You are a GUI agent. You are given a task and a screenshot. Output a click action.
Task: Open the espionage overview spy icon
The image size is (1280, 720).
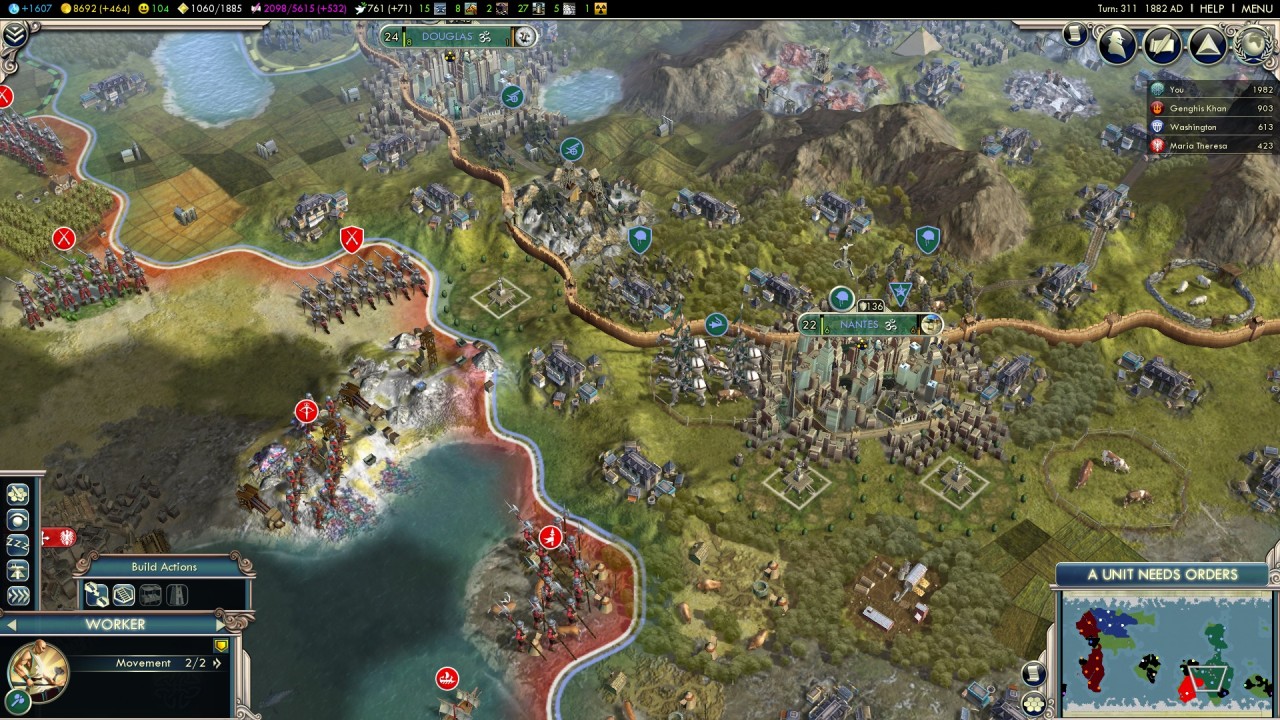coord(1117,44)
